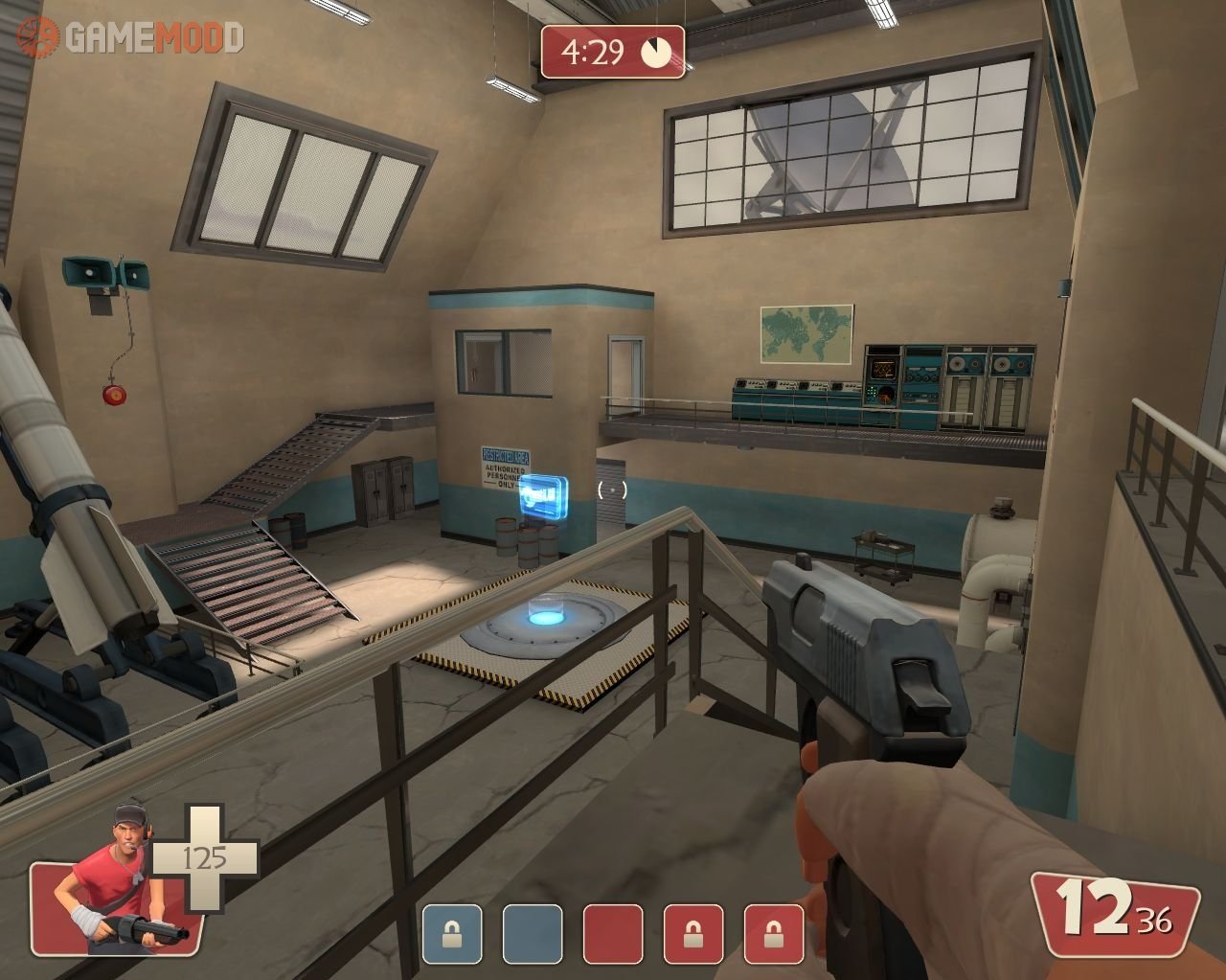The height and width of the screenshot is (980, 1226).
Task: Select the unlocked blue control point icon
Action: pos(534,934)
